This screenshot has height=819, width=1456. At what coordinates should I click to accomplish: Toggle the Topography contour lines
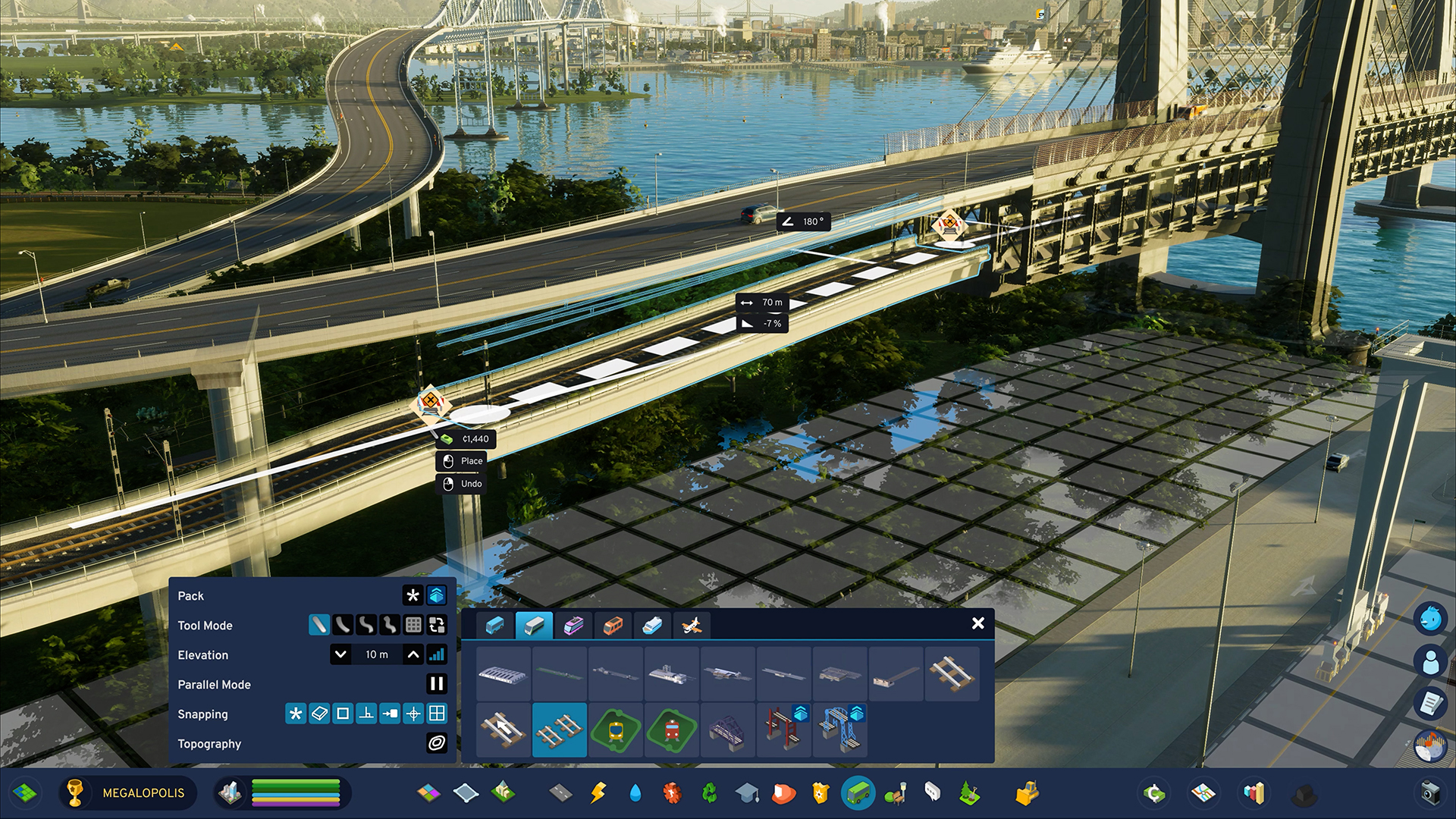coord(437,743)
